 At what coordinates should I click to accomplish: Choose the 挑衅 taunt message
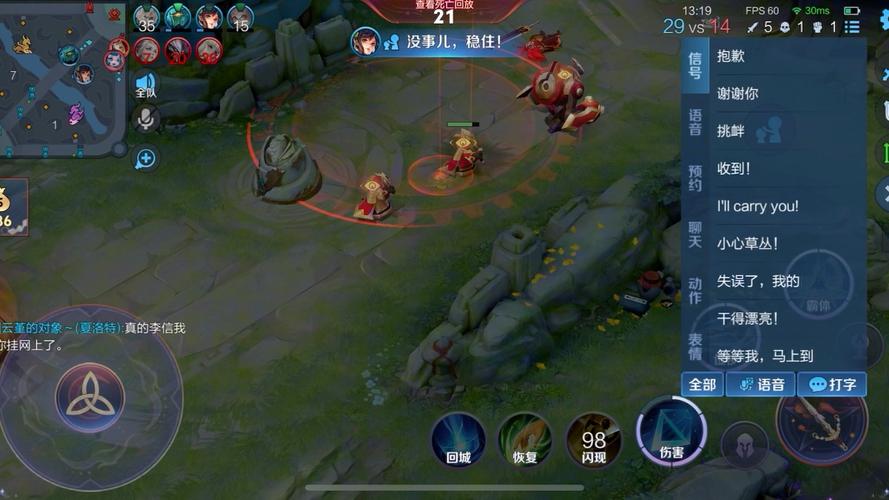point(731,131)
